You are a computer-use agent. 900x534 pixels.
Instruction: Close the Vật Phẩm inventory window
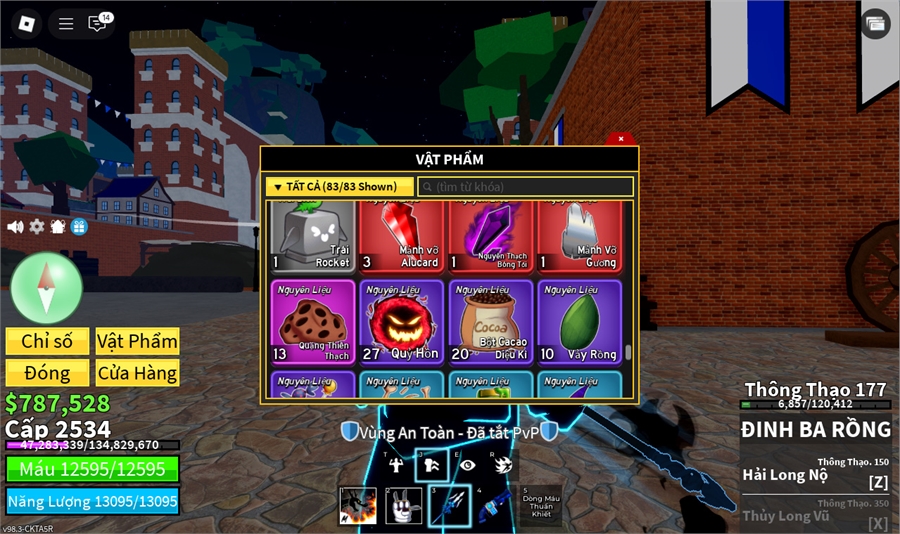point(621,139)
